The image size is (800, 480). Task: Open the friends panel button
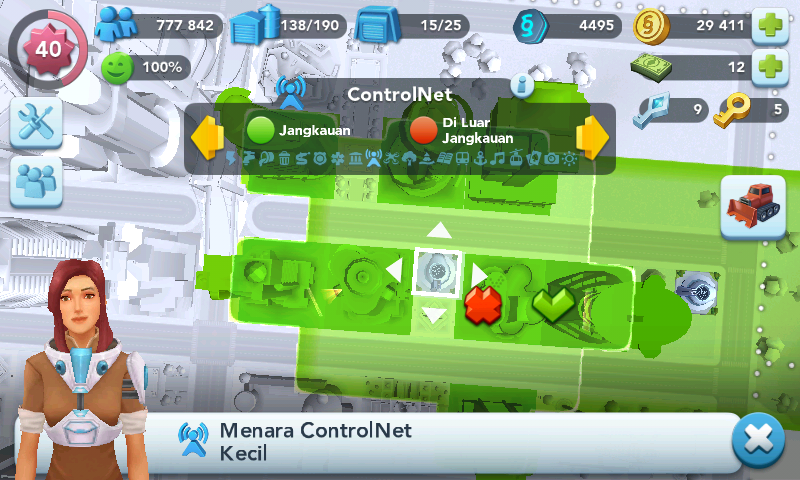pos(37,183)
